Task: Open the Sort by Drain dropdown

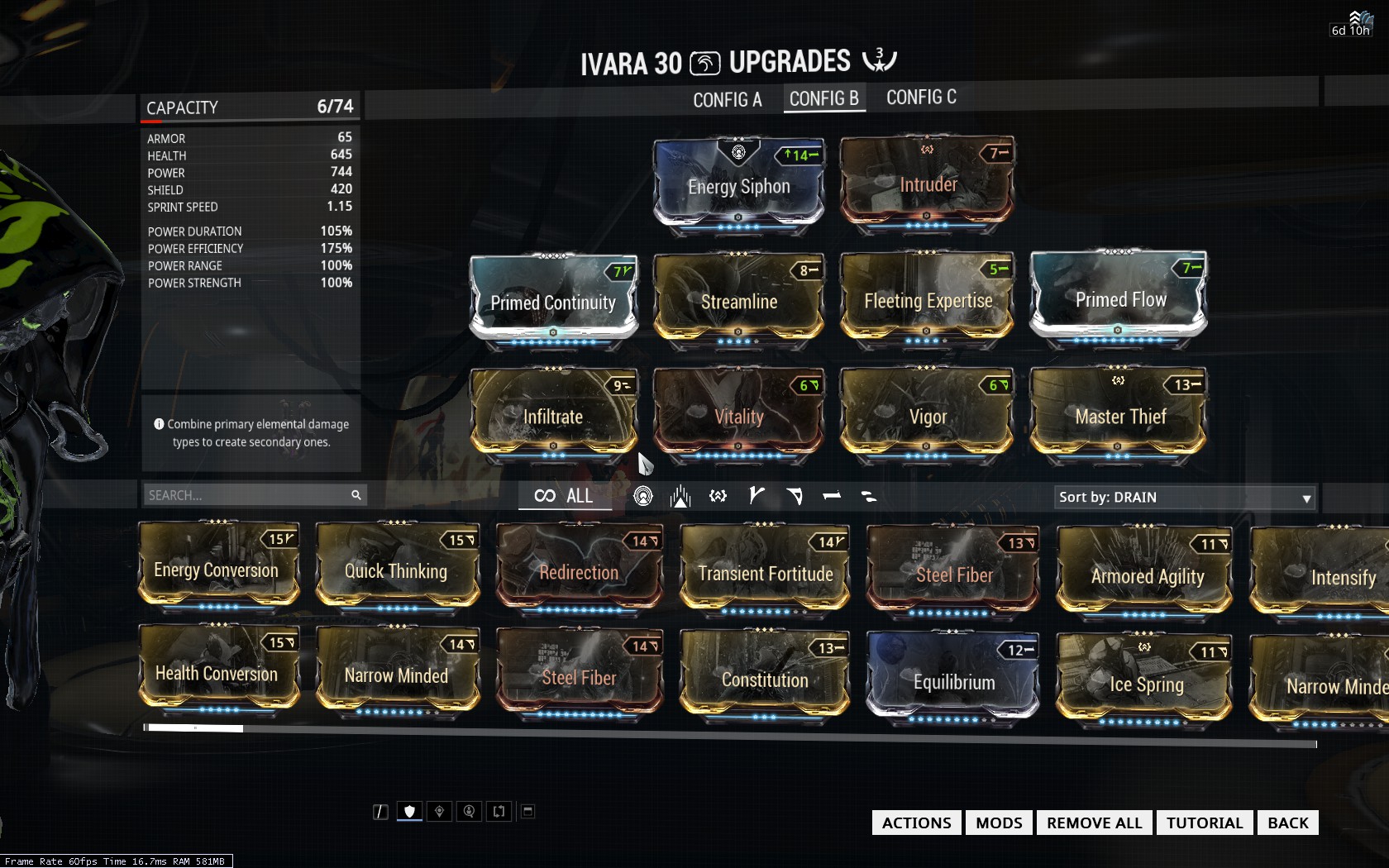Action: click(x=1184, y=498)
